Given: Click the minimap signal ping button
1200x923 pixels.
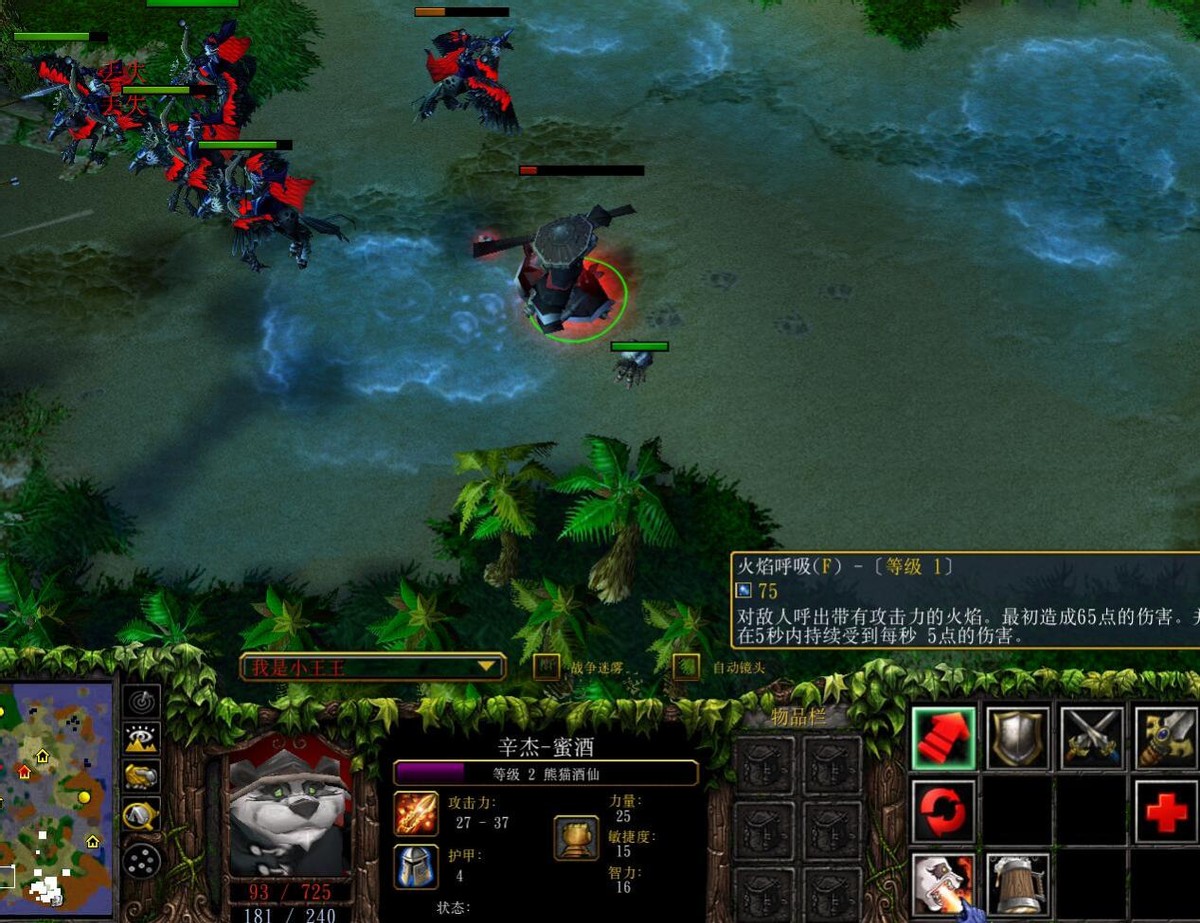Looking at the screenshot, I should pyautogui.click(x=142, y=701).
